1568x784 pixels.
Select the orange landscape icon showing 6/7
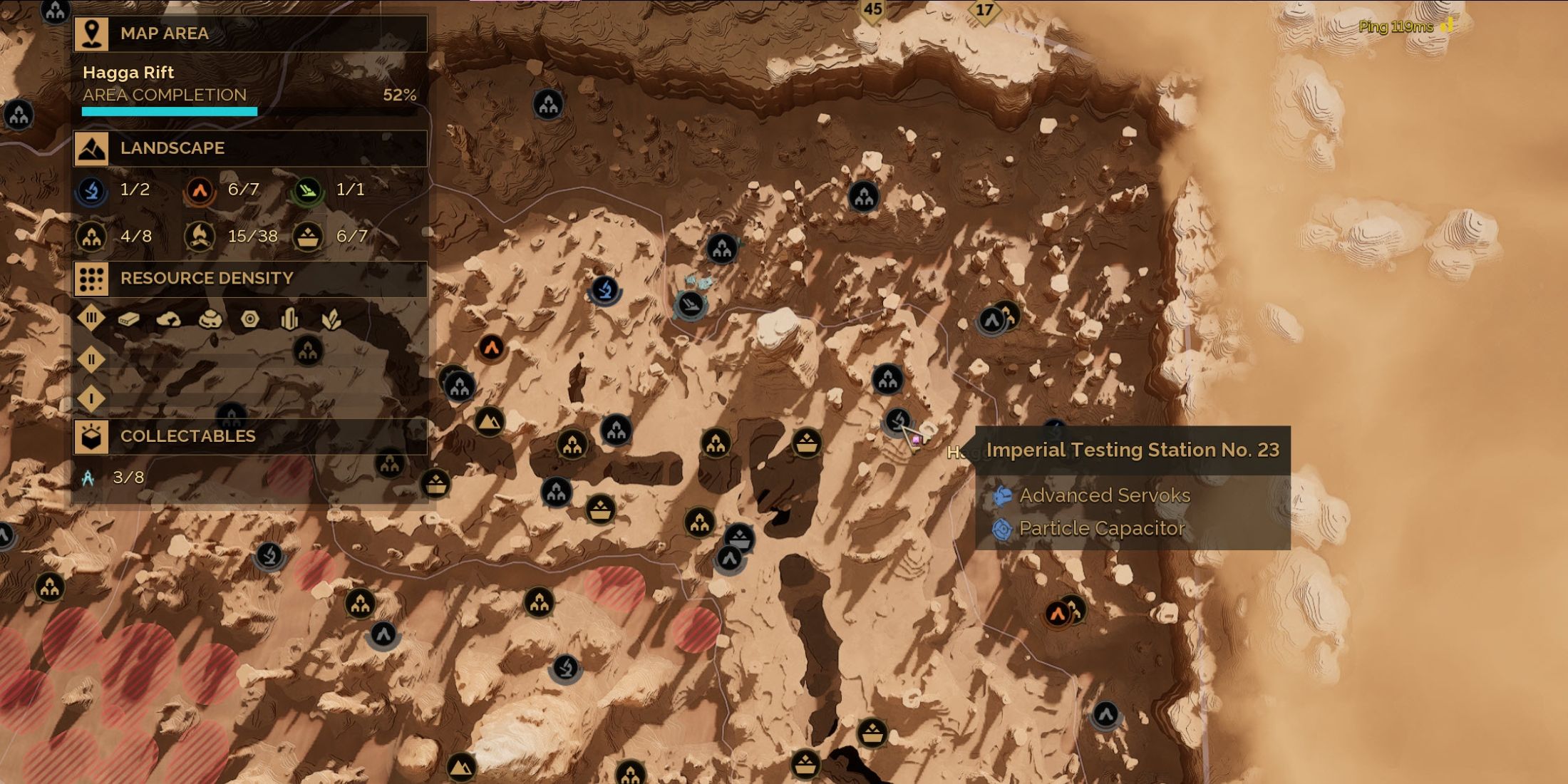click(x=200, y=190)
